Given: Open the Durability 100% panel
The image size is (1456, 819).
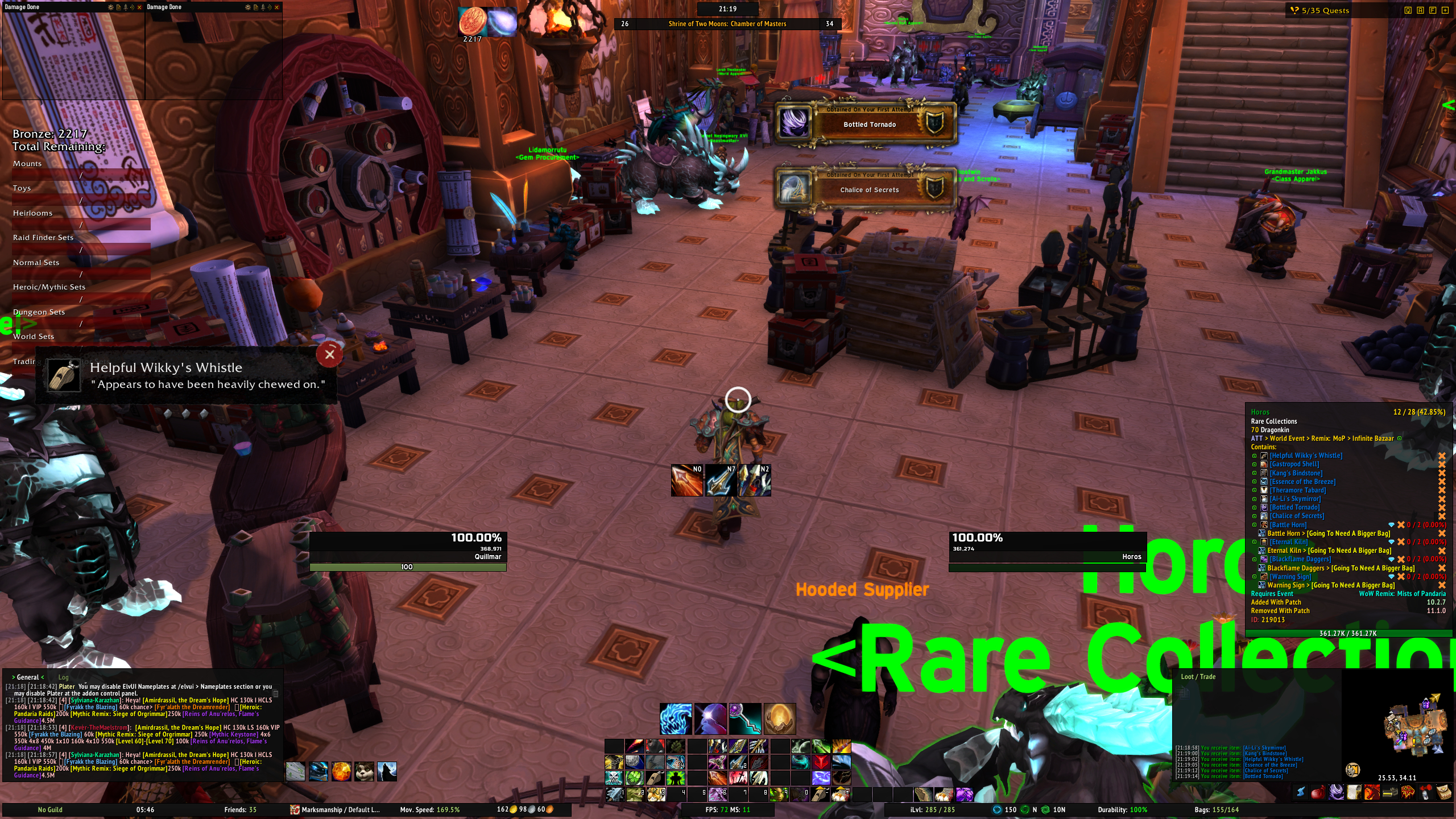Looking at the screenshot, I should (1122, 810).
